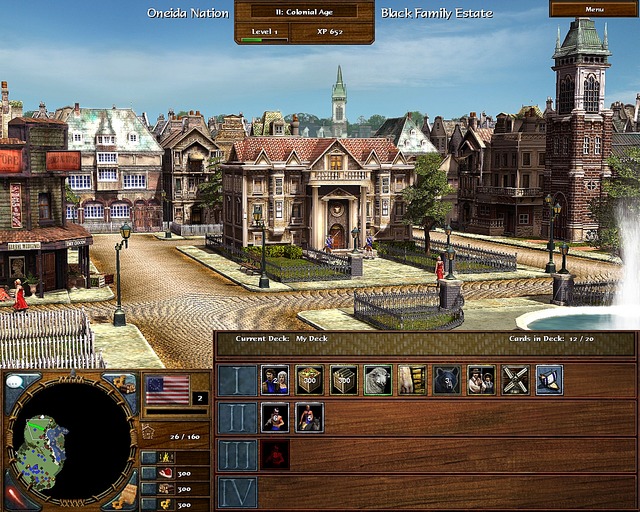640x512 pixels.
Task: Open chat with the speech bubble icon
Action: tap(17, 381)
